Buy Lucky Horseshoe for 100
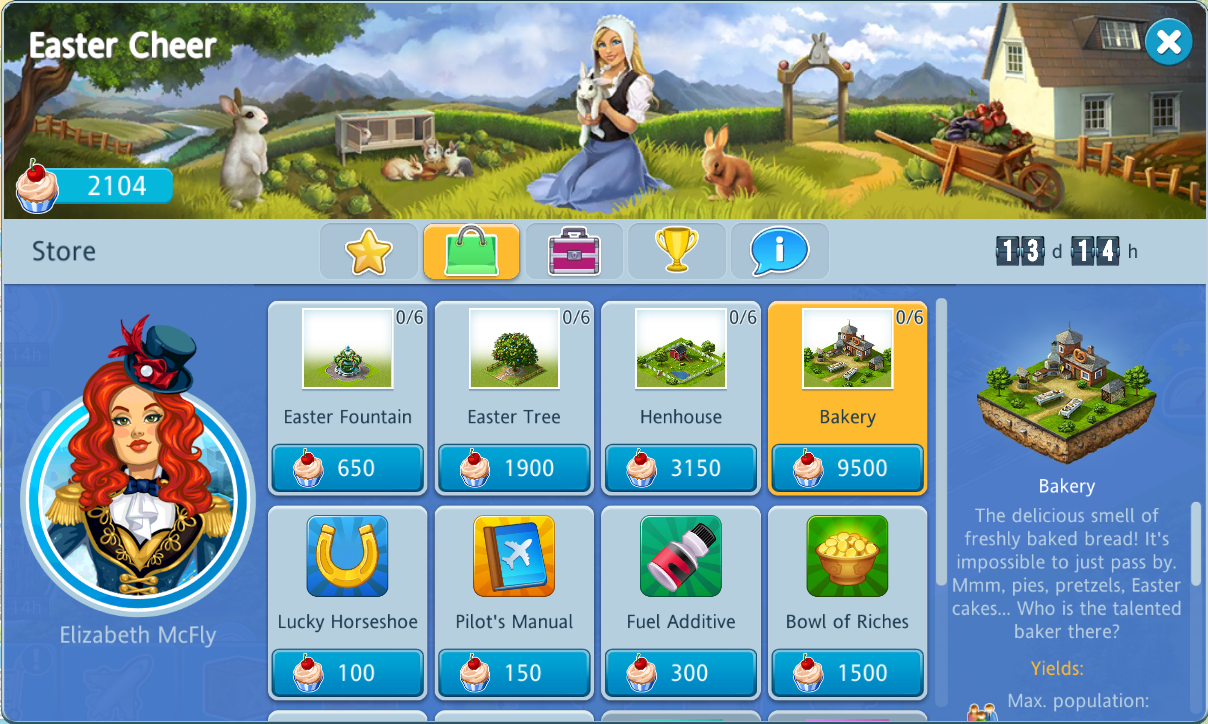Screen dimensions: 1208x724 347,673
